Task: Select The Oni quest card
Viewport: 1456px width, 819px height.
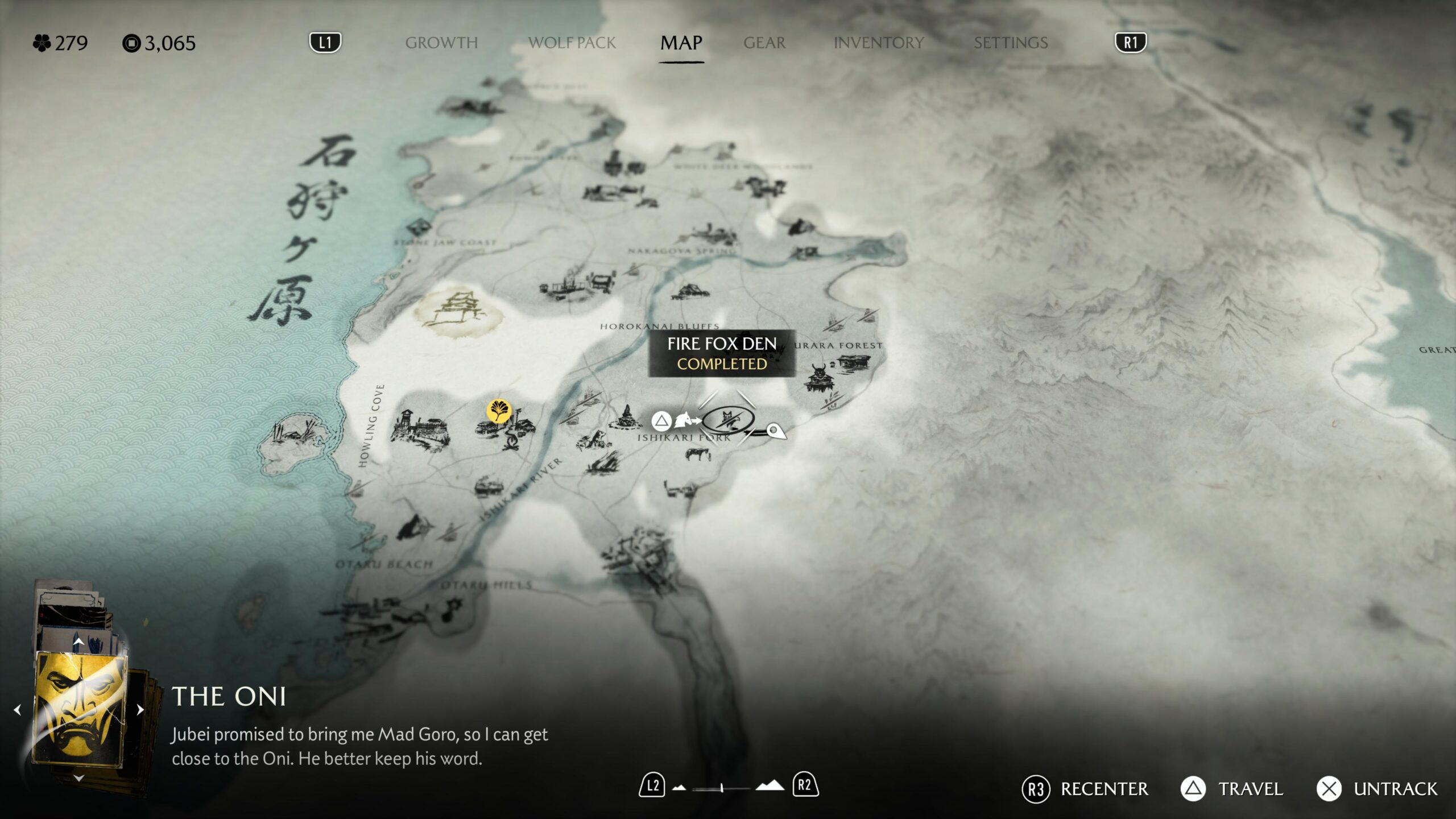Action: coord(80,709)
